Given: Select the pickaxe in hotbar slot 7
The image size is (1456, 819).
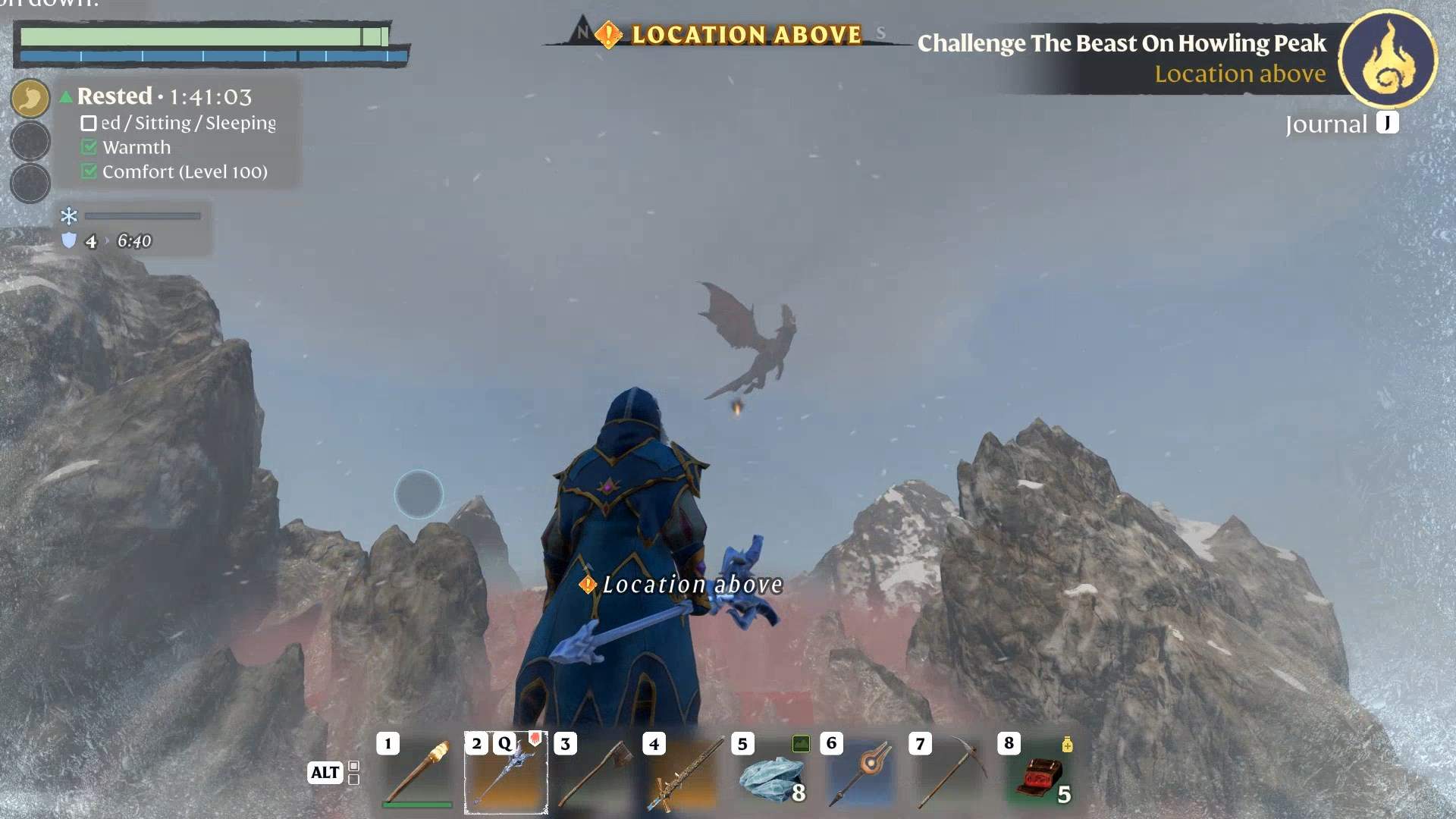Looking at the screenshot, I should tap(949, 773).
